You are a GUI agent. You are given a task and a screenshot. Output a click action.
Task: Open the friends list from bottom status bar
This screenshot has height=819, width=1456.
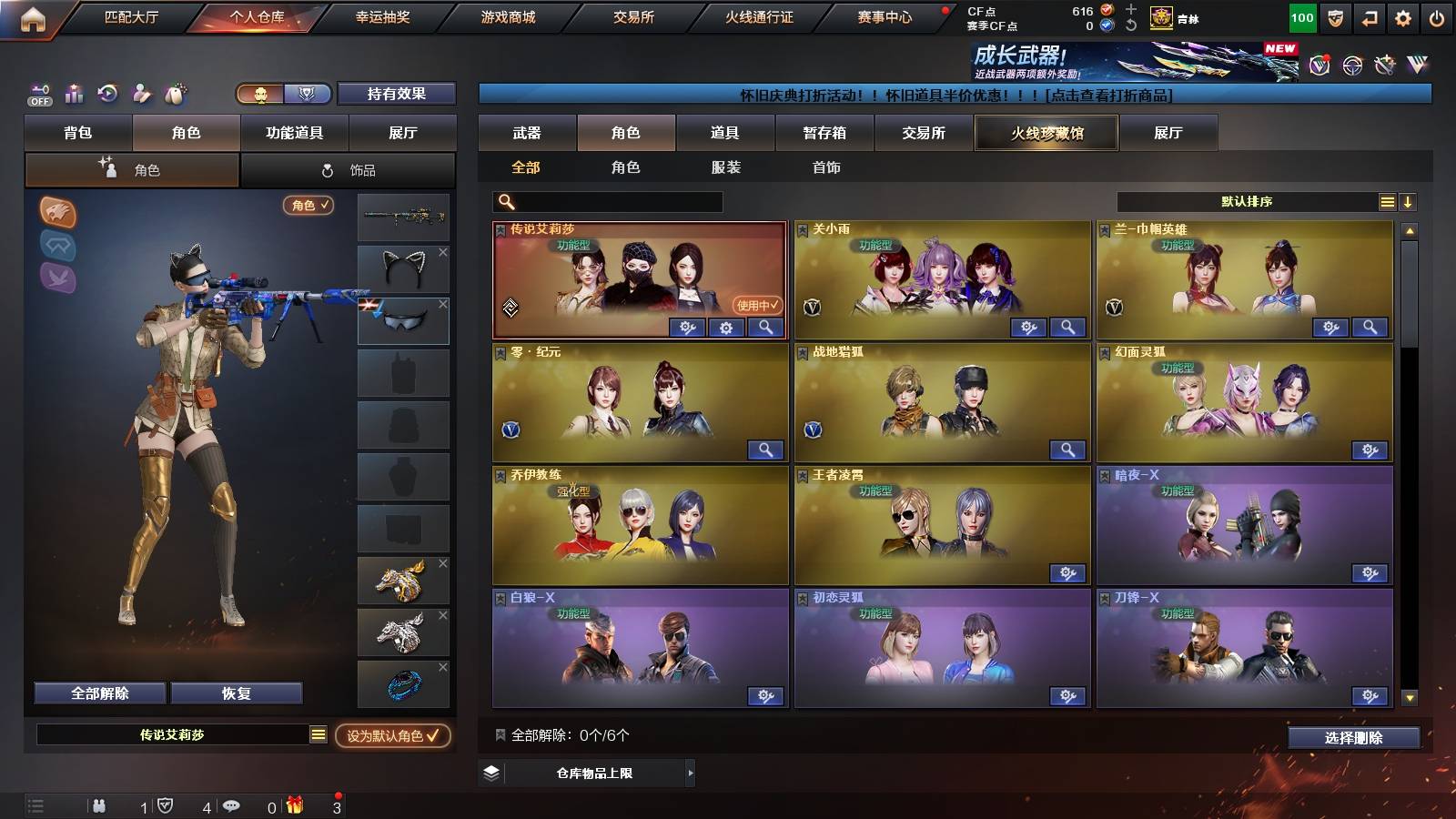tap(100, 805)
